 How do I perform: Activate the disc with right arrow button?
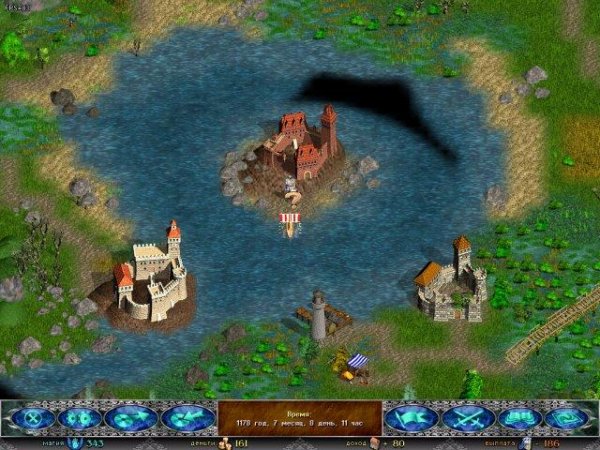tap(133, 418)
